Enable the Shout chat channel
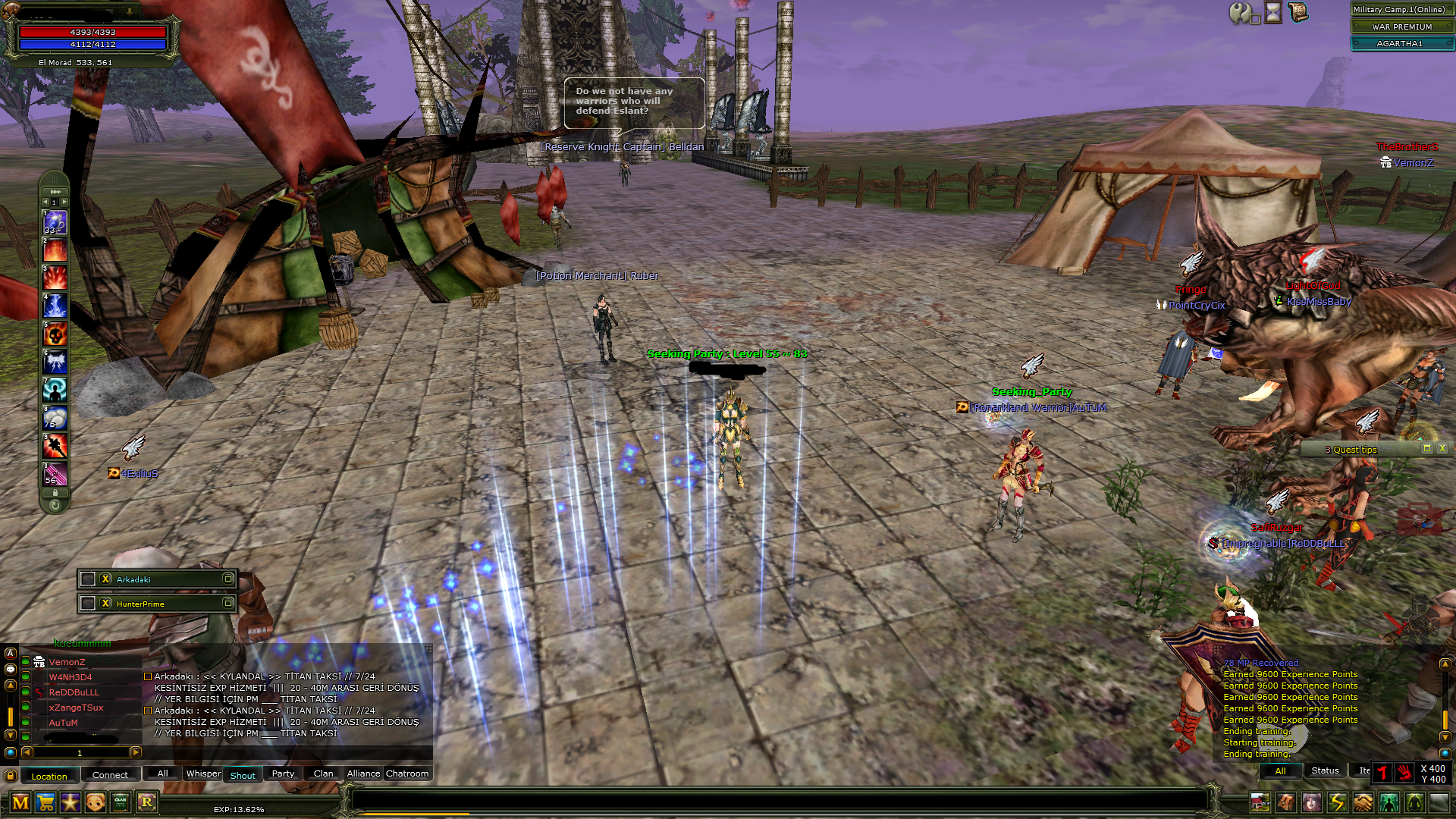The height and width of the screenshot is (819, 1456). (x=242, y=774)
